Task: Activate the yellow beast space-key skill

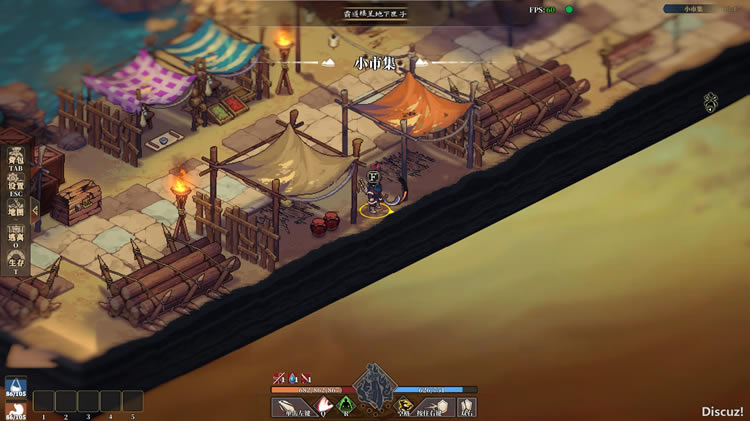Action: pos(406,406)
